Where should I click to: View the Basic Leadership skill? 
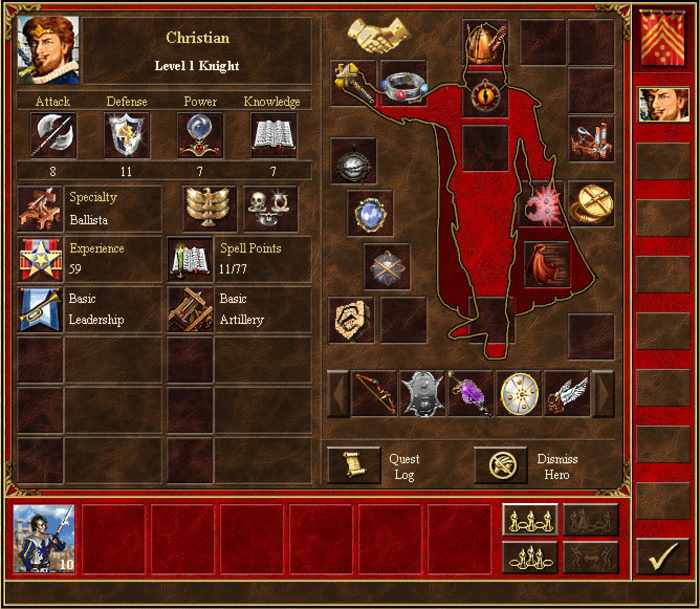point(40,309)
